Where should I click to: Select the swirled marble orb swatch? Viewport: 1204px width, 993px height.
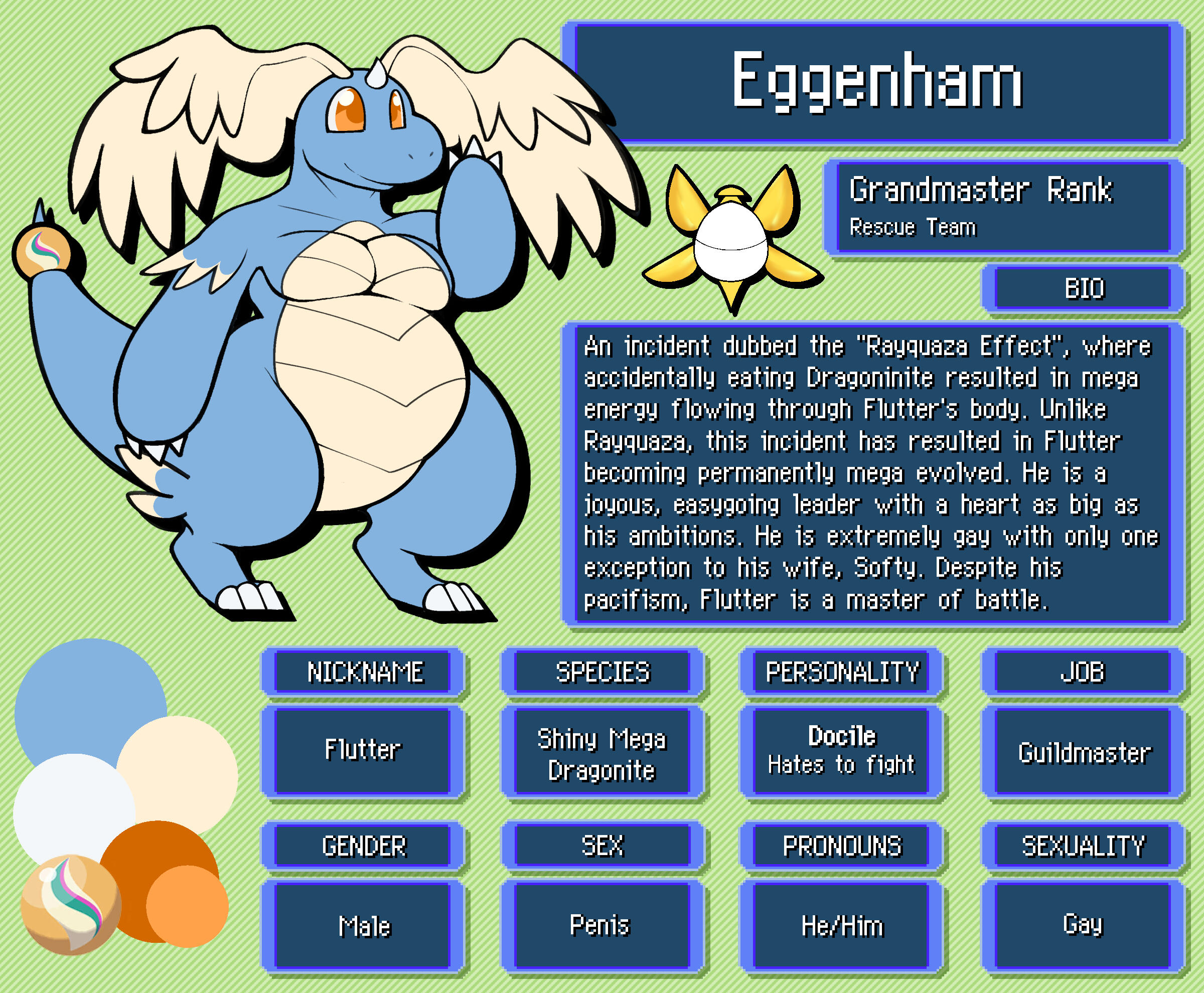[x=70, y=905]
